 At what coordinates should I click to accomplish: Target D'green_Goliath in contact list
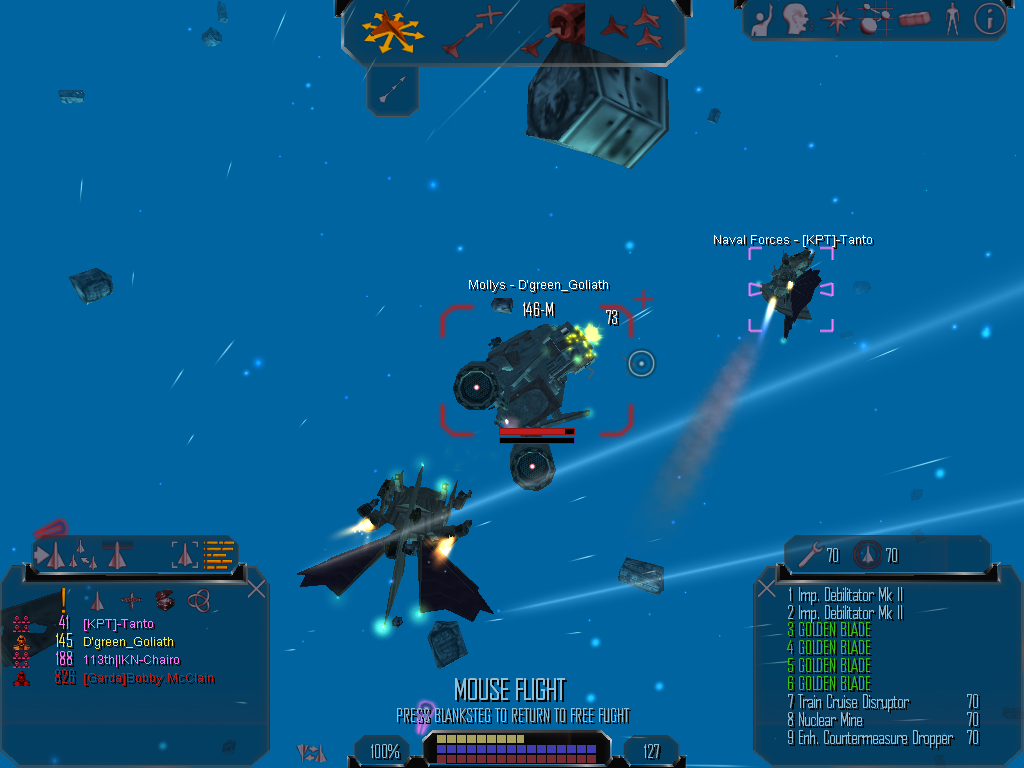pos(128,642)
